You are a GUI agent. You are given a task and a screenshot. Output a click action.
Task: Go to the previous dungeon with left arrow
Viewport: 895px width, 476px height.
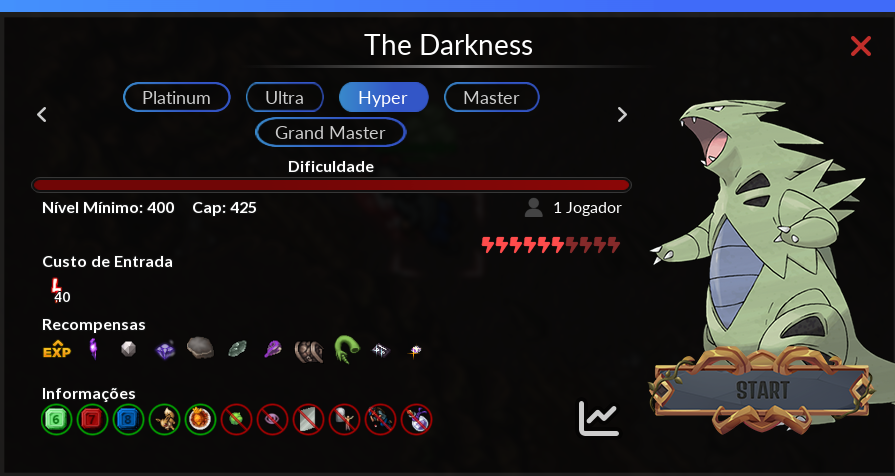pos(42,114)
